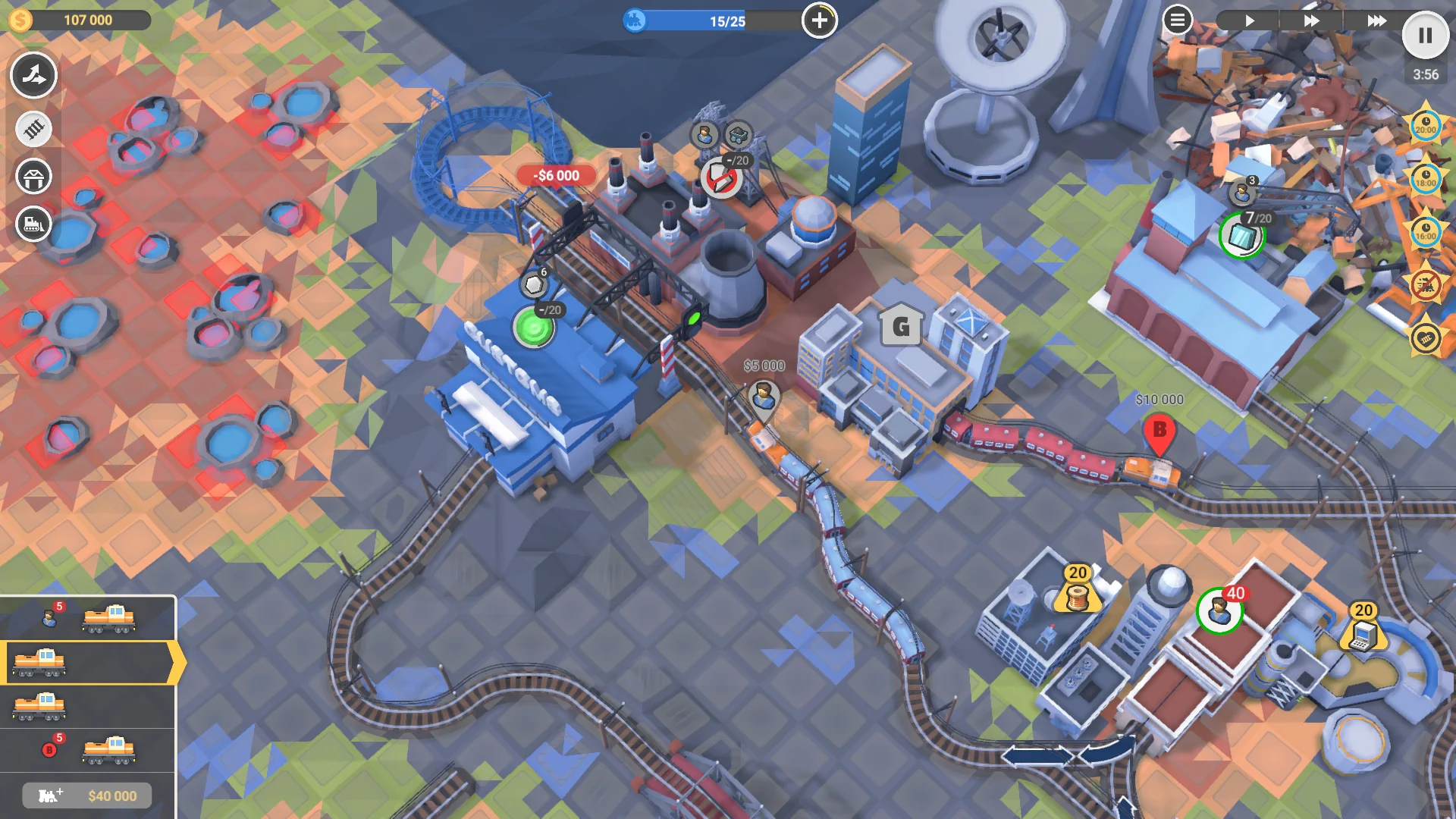Open the hamburger game menu

click(1177, 20)
